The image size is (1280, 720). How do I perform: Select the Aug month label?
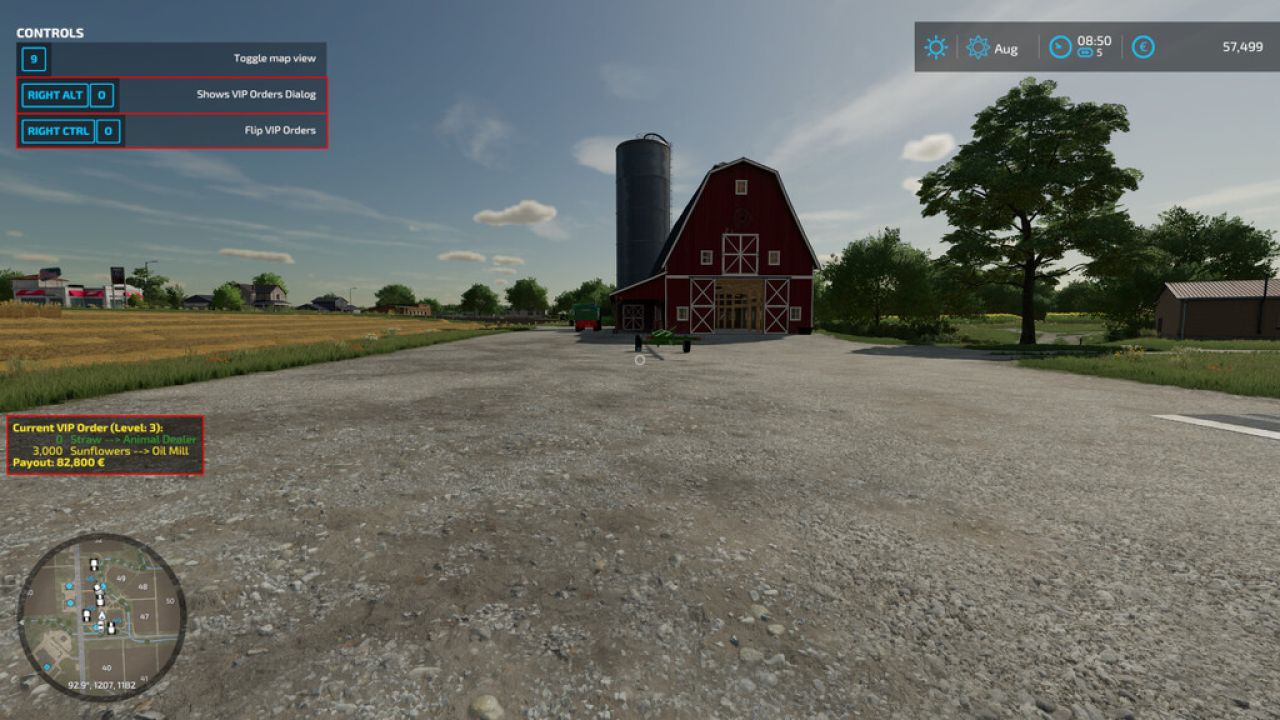pos(1006,48)
